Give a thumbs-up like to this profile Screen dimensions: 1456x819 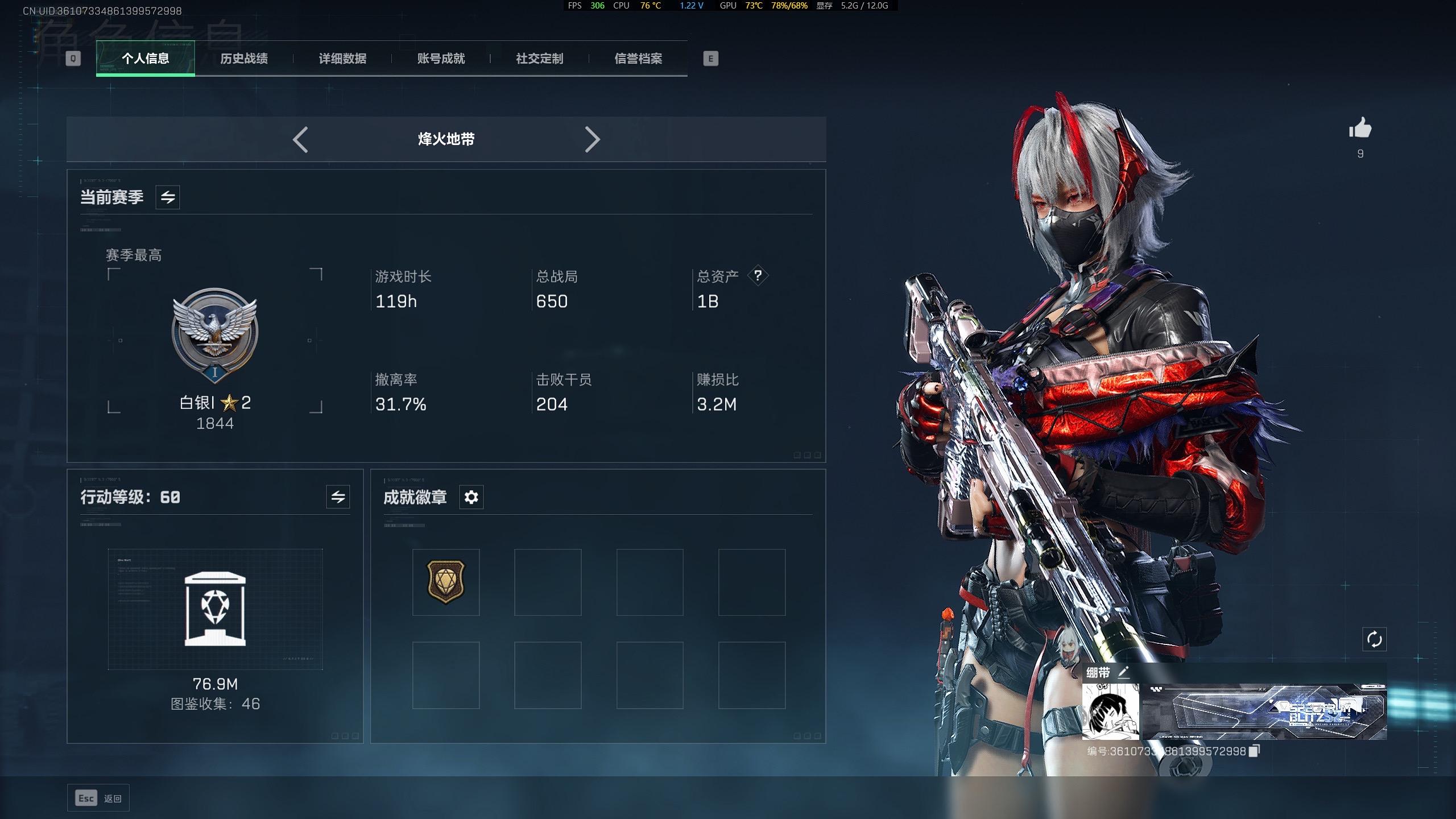pyautogui.click(x=1360, y=129)
